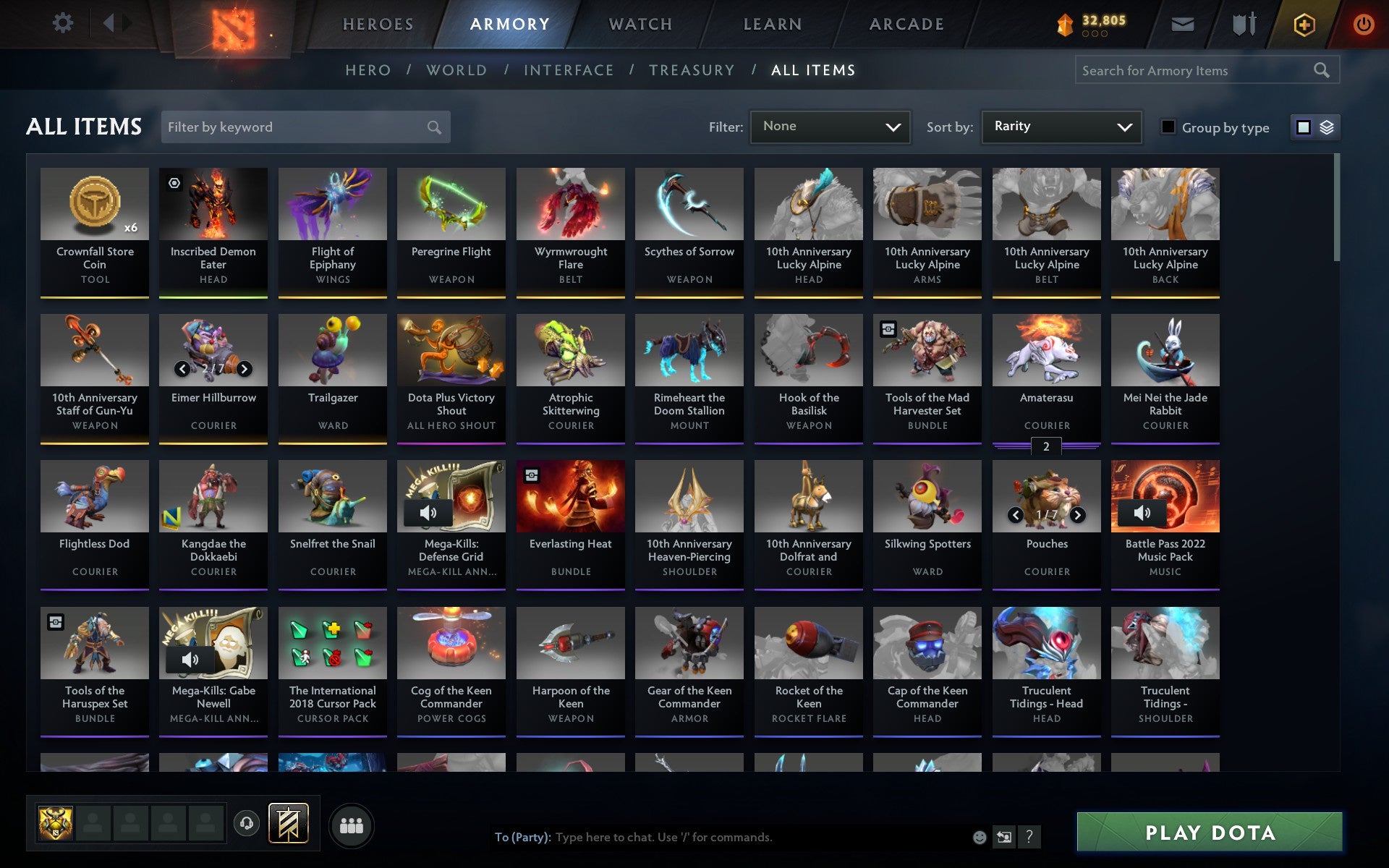Open the settings gear icon
This screenshot has height=868, width=1389.
[x=64, y=23]
